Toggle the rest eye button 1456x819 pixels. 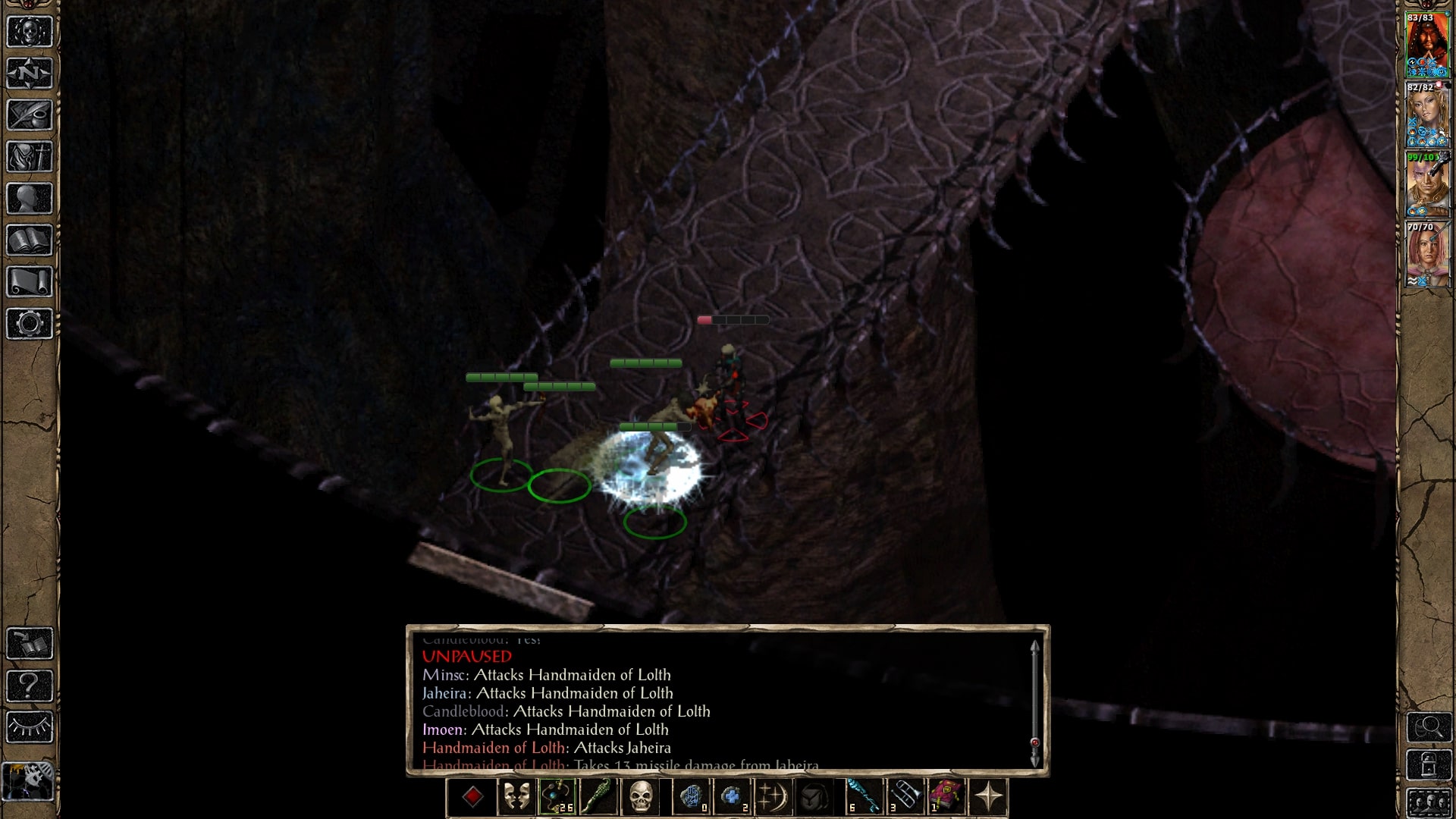[30, 727]
